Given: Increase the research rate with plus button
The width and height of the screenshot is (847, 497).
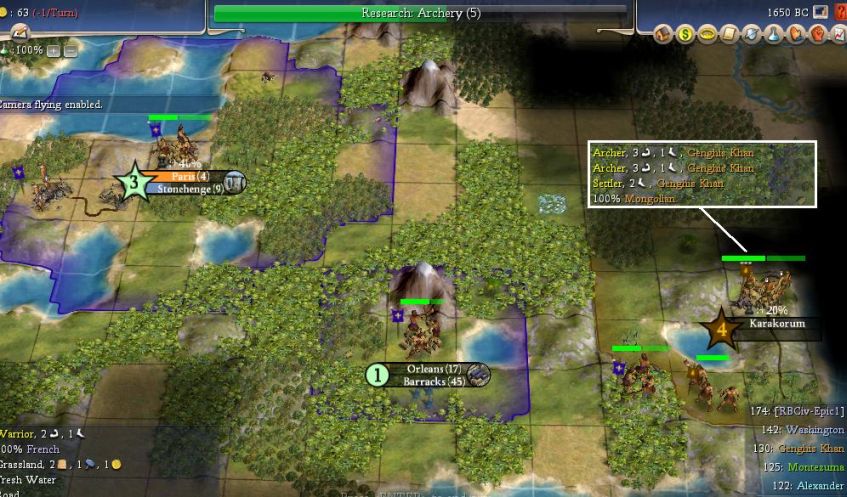Looking at the screenshot, I should 53,50.
